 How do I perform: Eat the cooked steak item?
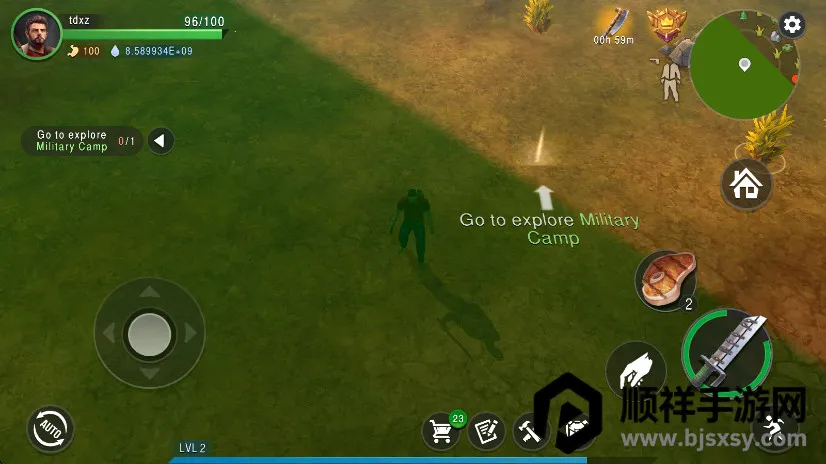(x=665, y=280)
